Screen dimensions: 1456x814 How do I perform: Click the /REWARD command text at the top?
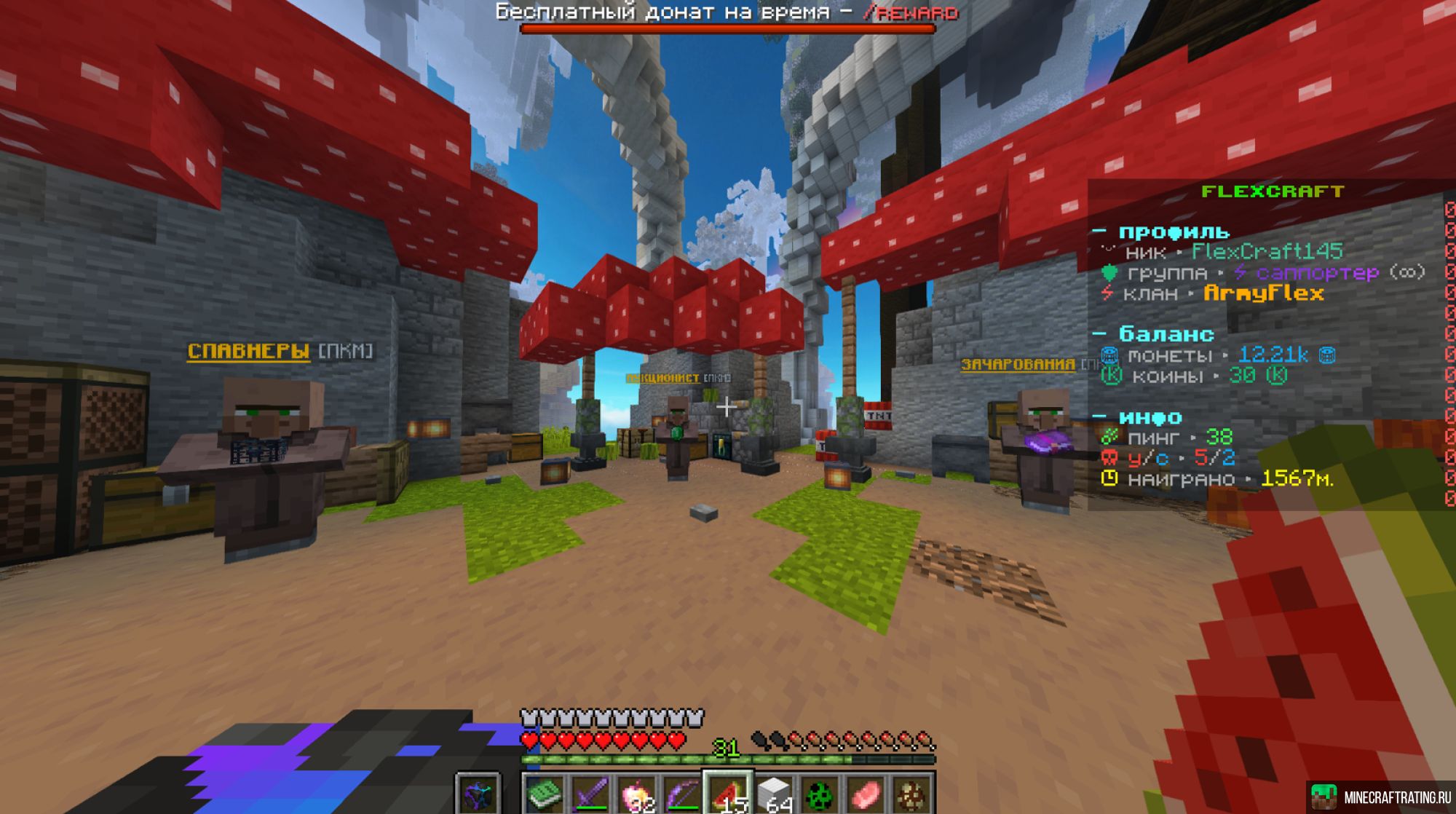coord(911,12)
